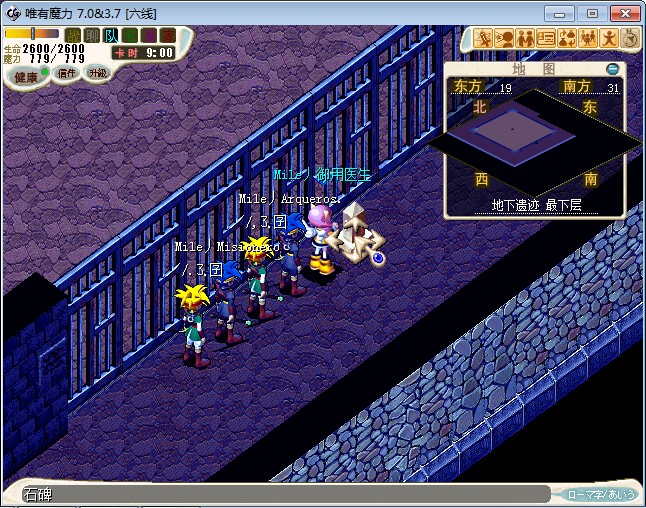This screenshot has width=646, height=508.
Task: Click the jumping figure action icon
Action: [x=610, y=39]
